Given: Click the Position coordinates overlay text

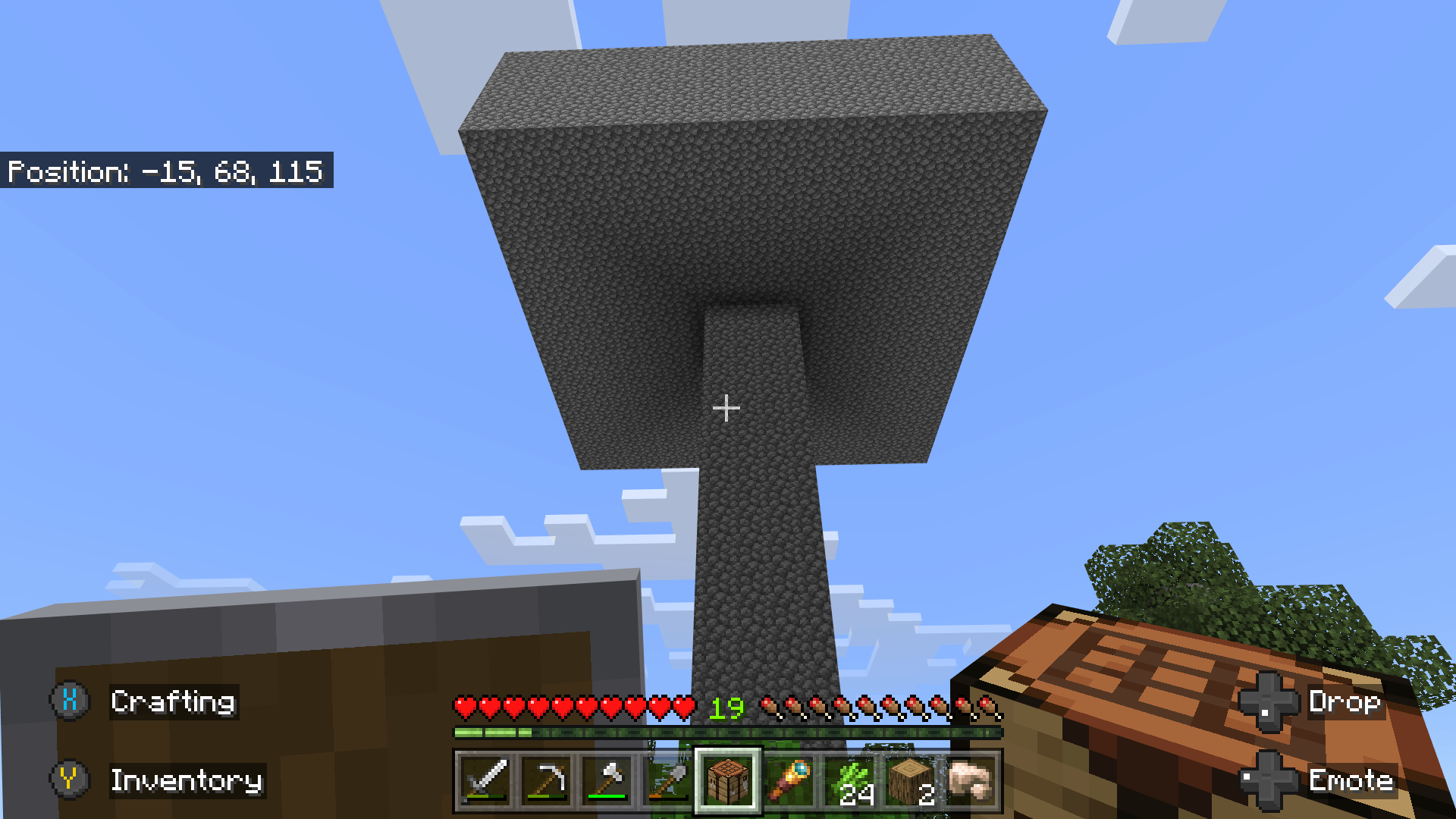Looking at the screenshot, I should [167, 171].
